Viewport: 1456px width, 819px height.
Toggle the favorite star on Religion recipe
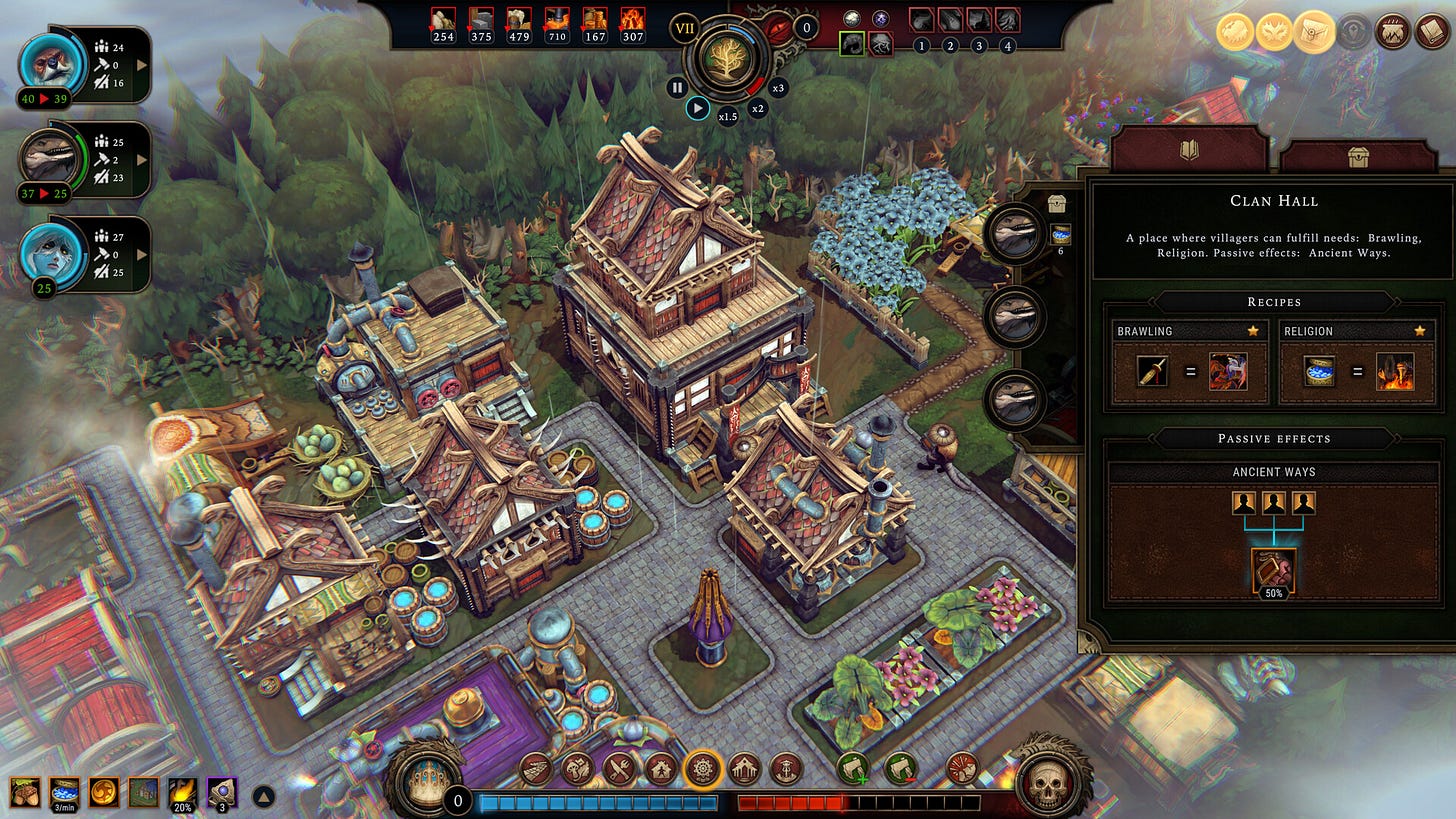tap(1418, 330)
